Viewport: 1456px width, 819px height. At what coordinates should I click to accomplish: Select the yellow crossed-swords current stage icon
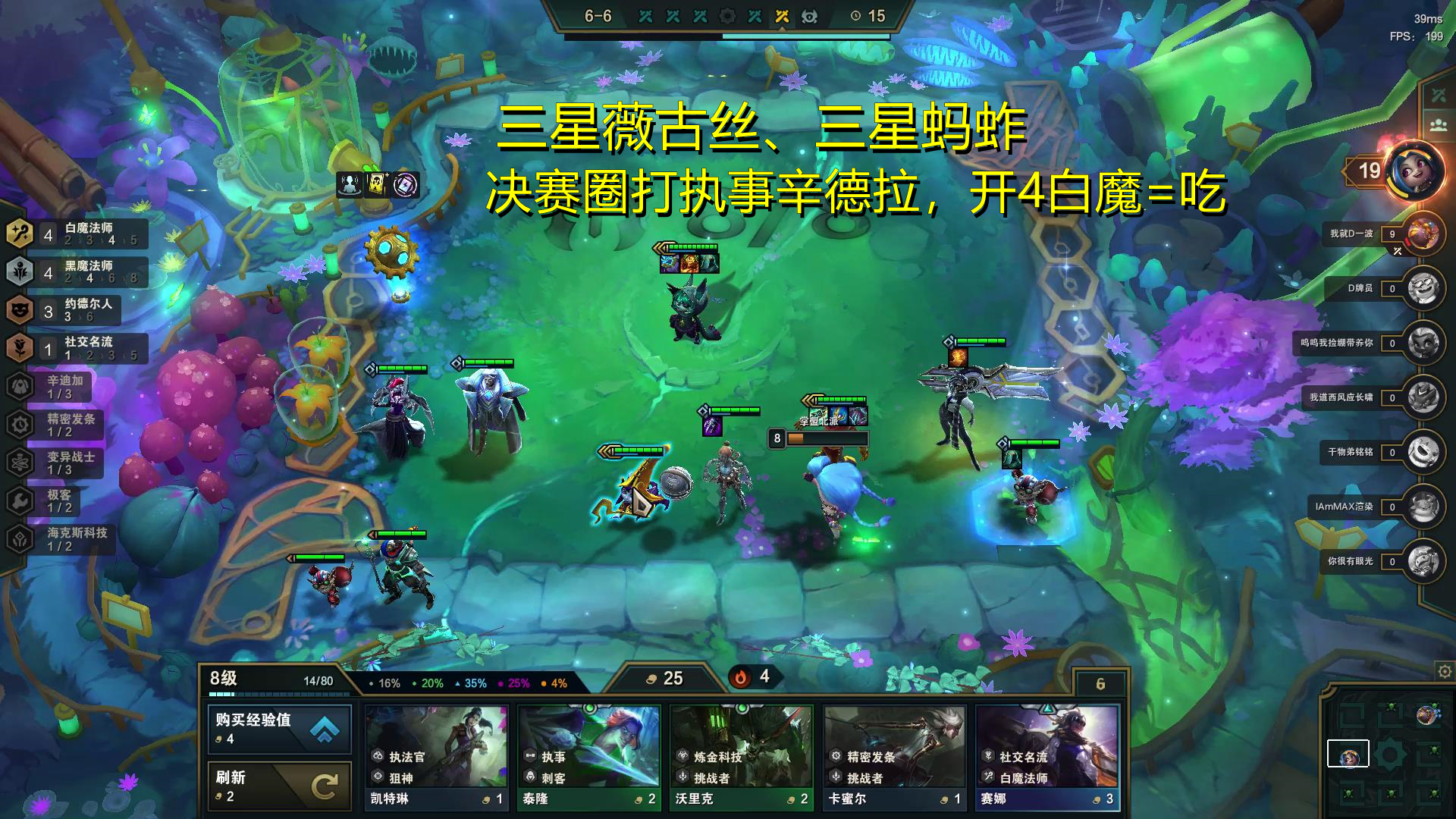tap(782, 15)
